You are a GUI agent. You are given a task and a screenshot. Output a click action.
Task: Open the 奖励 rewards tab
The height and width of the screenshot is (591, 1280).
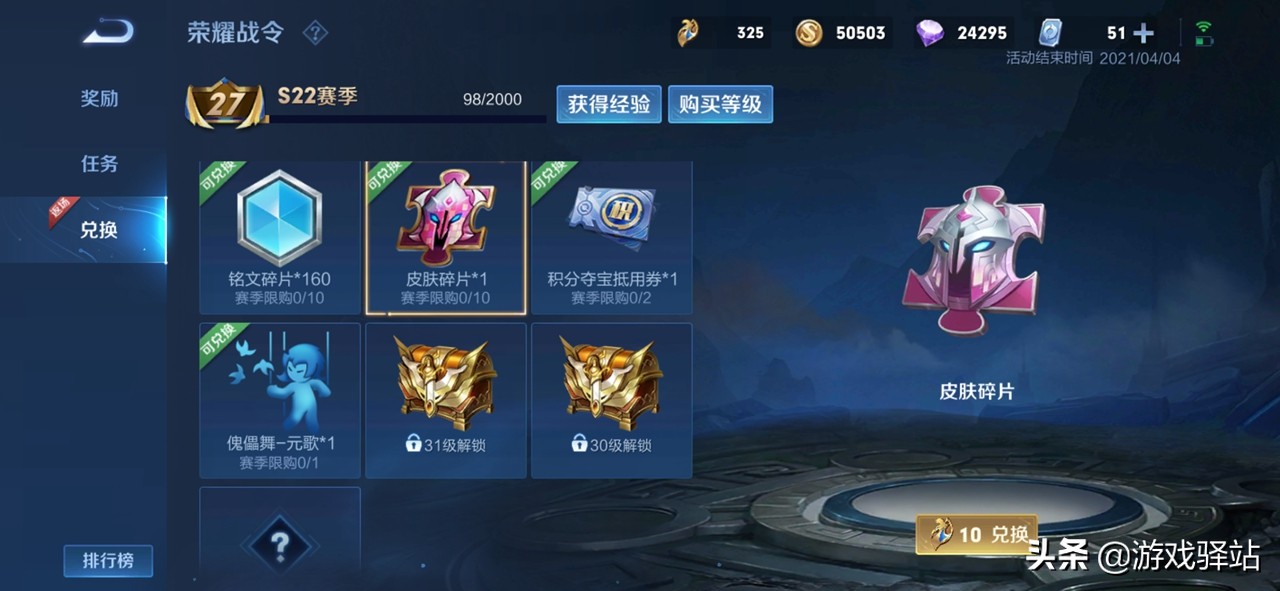(99, 99)
